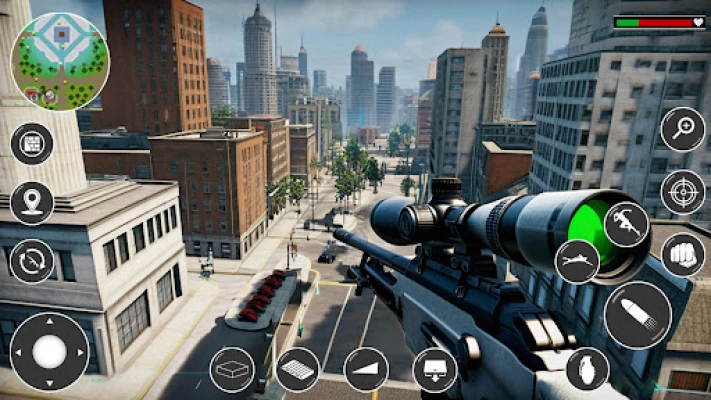Throw a grenade with the grenade button
Screen dimensions: 711x400
[587, 369]
